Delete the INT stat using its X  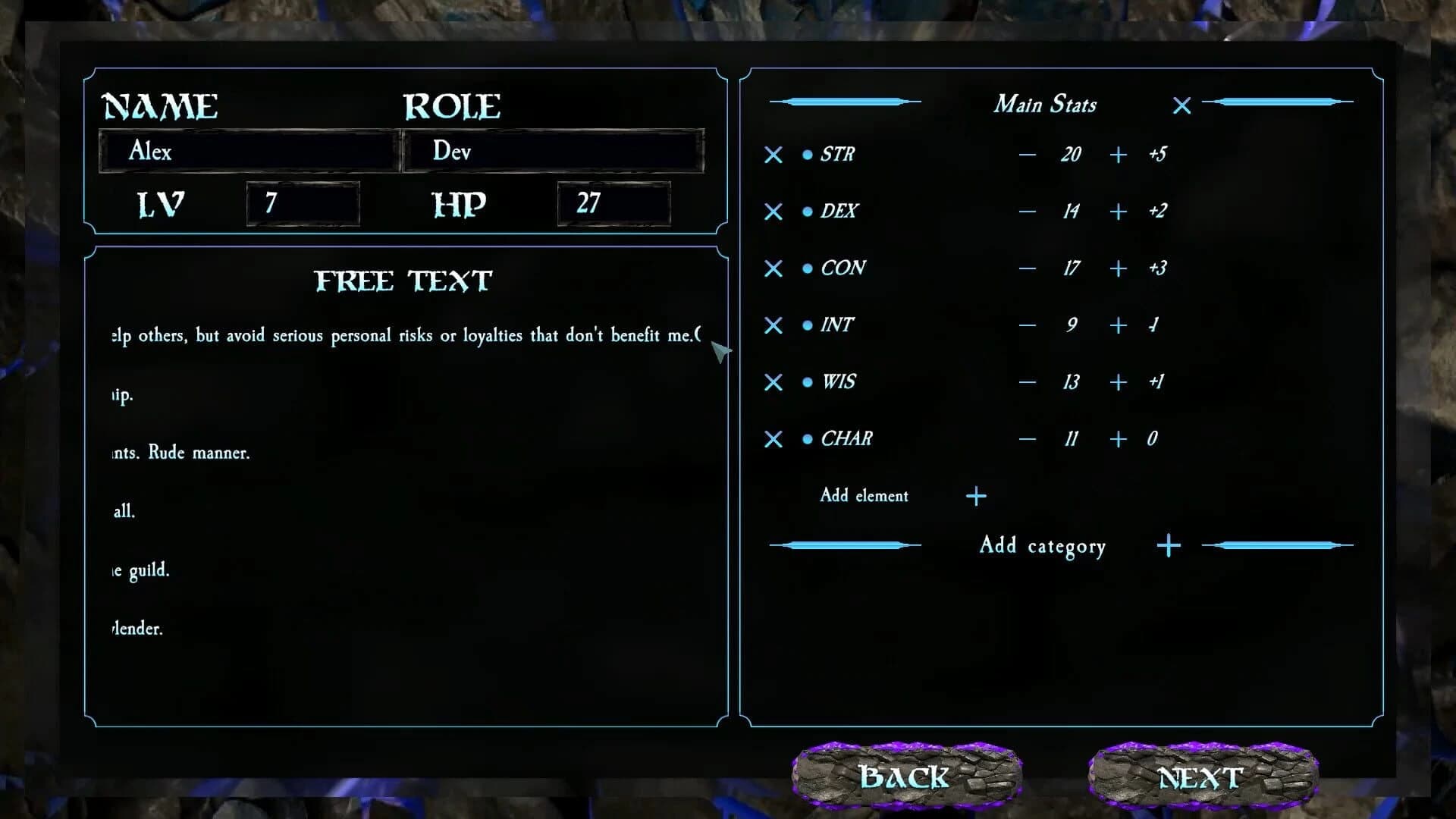tap(773, 325)
